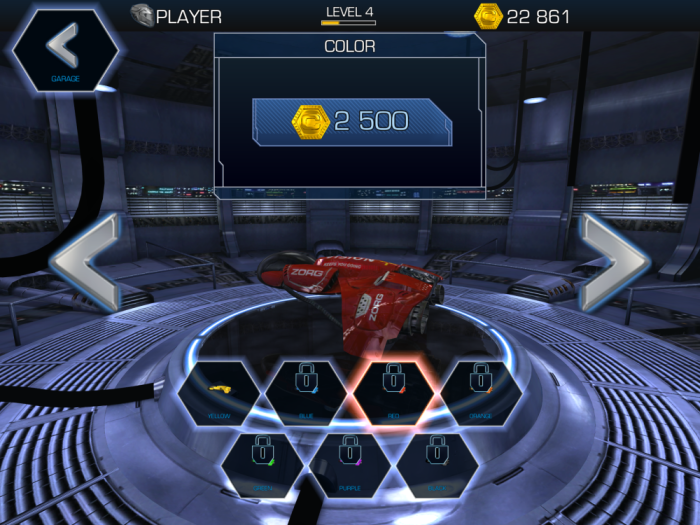Image resolution: width=700 pixels, height=525 pixels.
Task: Select the locked Orange color
Action: click(x=480, y=393)
